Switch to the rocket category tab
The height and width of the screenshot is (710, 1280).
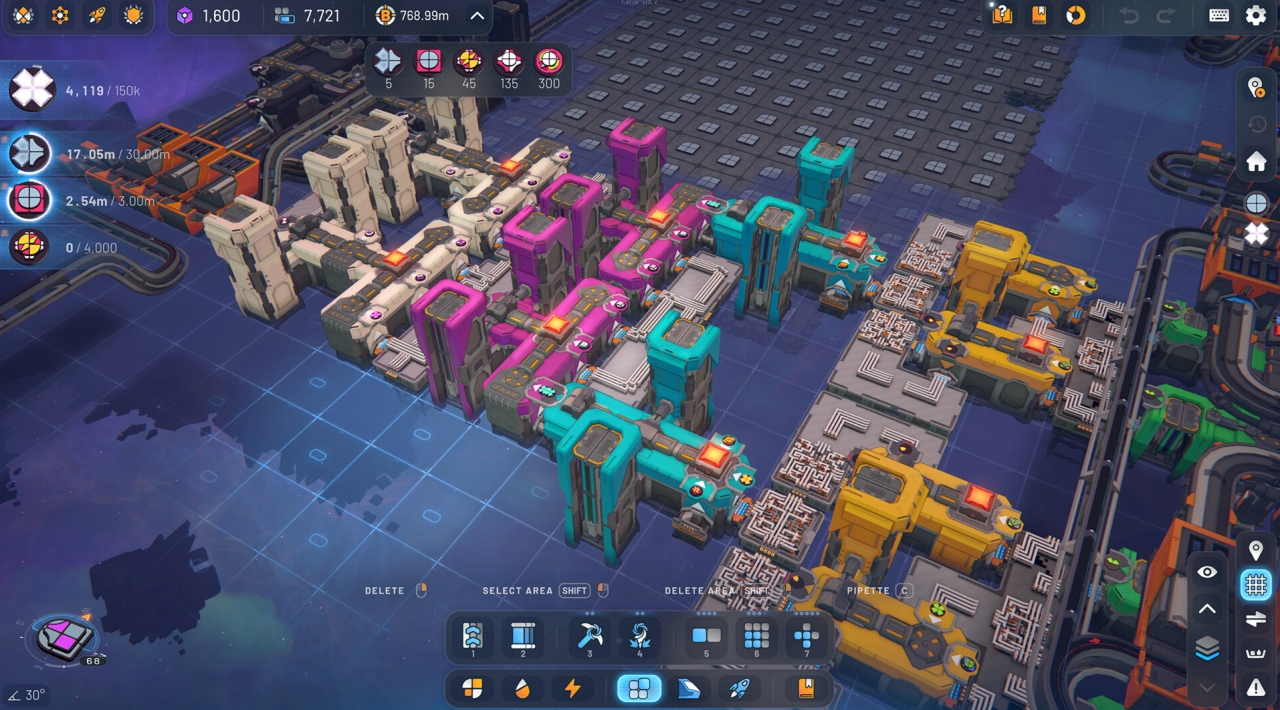[739, 688]
